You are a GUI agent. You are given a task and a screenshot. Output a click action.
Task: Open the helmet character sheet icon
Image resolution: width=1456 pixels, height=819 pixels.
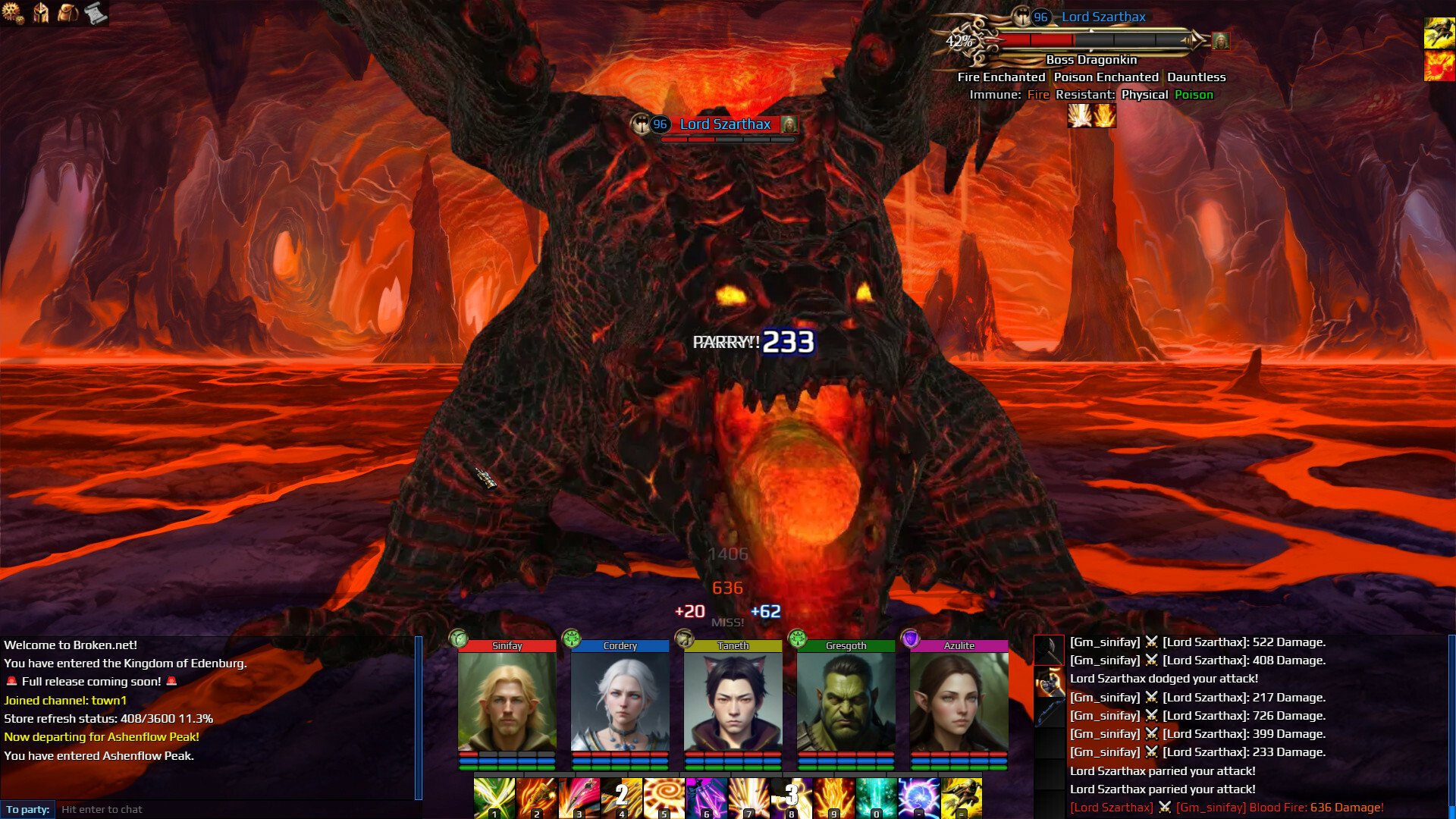pos(41,13)
